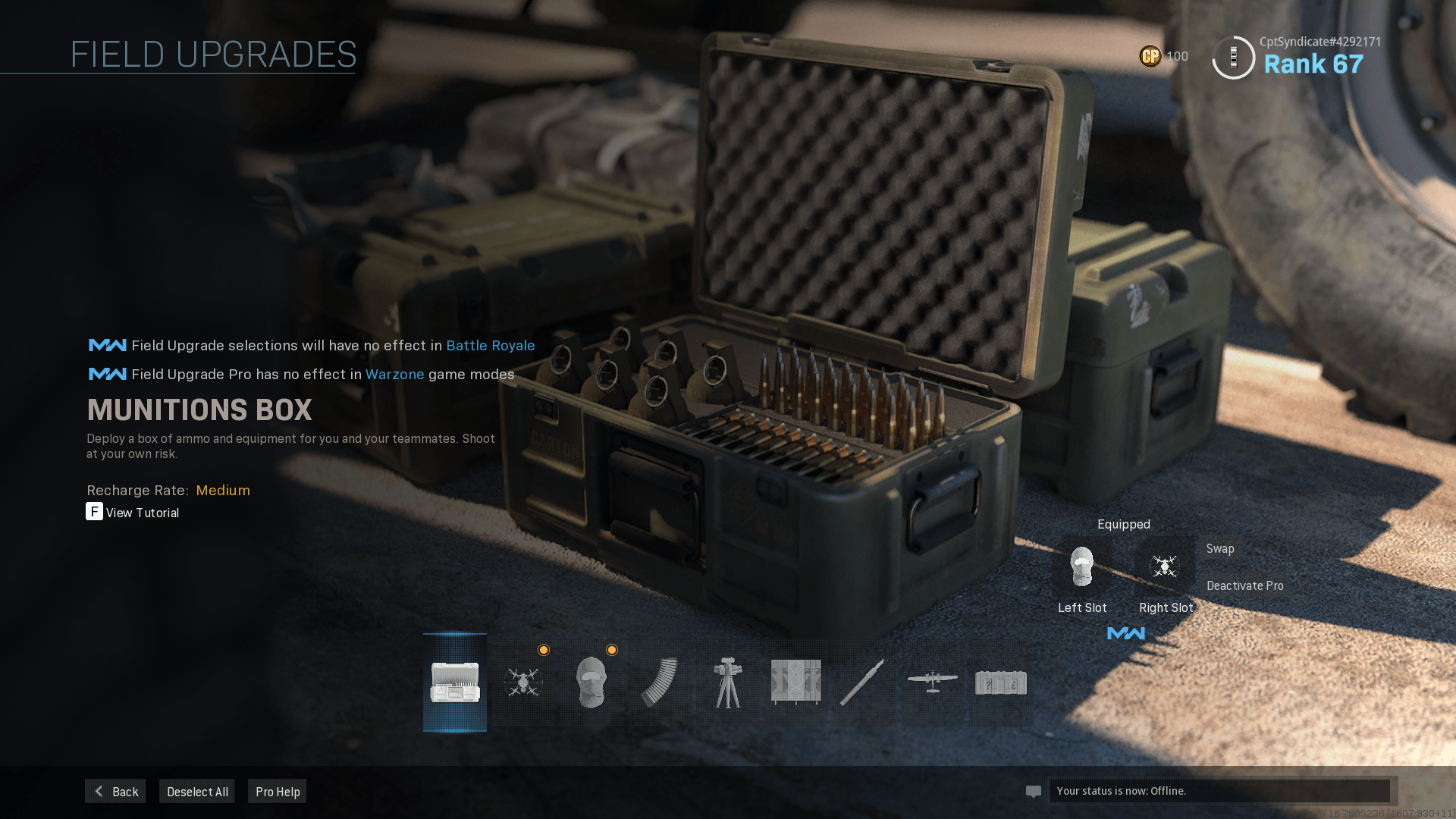Select the Dead Silence balaclava upgrade
This screenshot has height=819, width=1456.
[591, 682]
